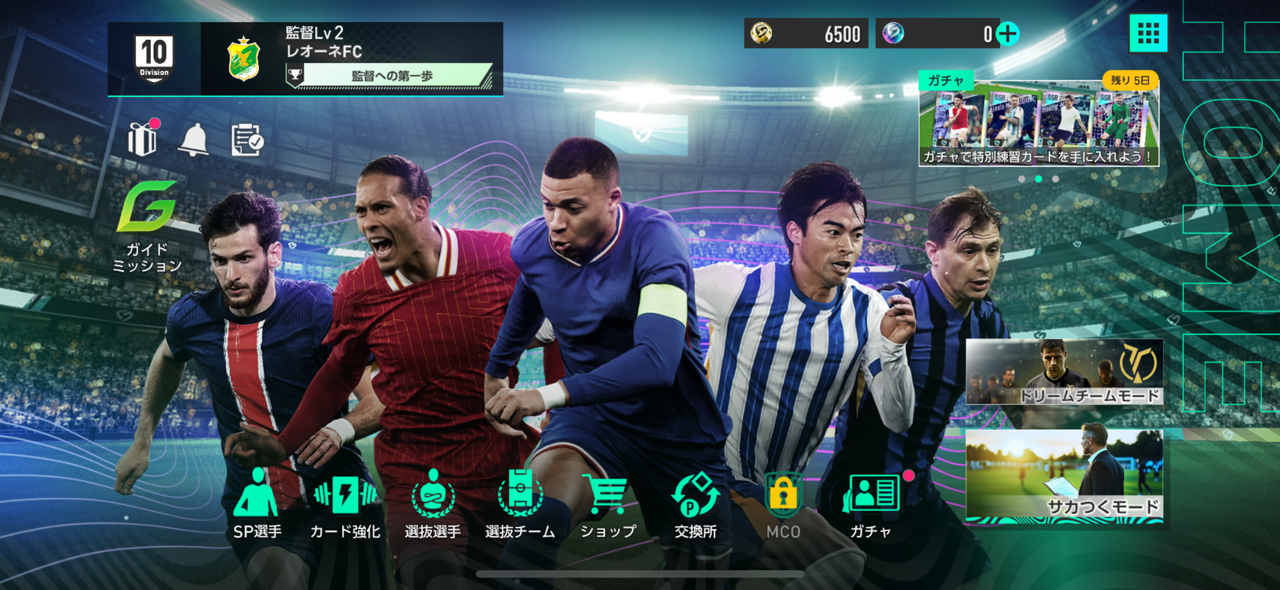
Task: Check the notification bell
Action: tap(193, 139)
